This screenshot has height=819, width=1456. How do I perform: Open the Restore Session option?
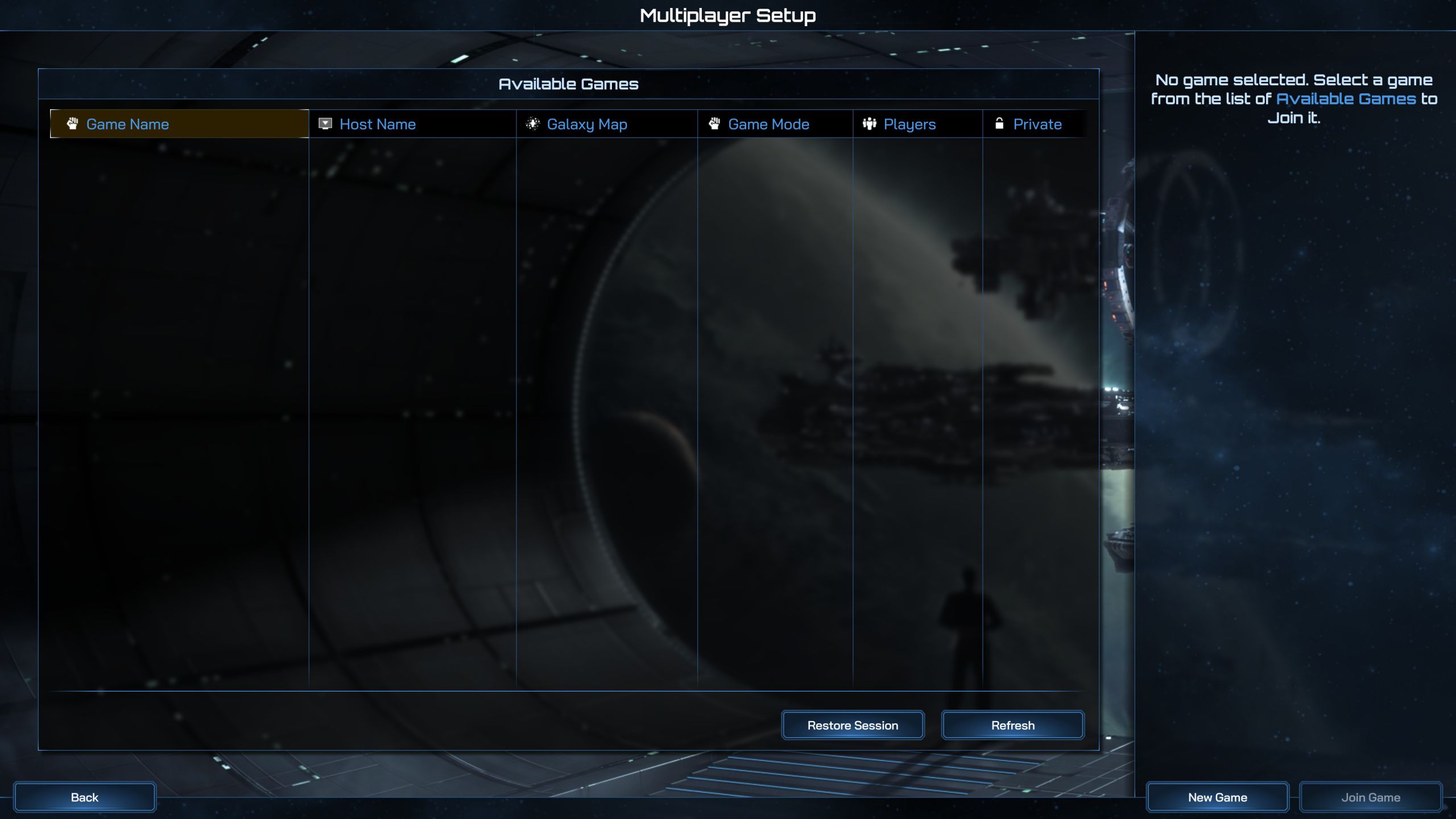(x=853, y=725)
